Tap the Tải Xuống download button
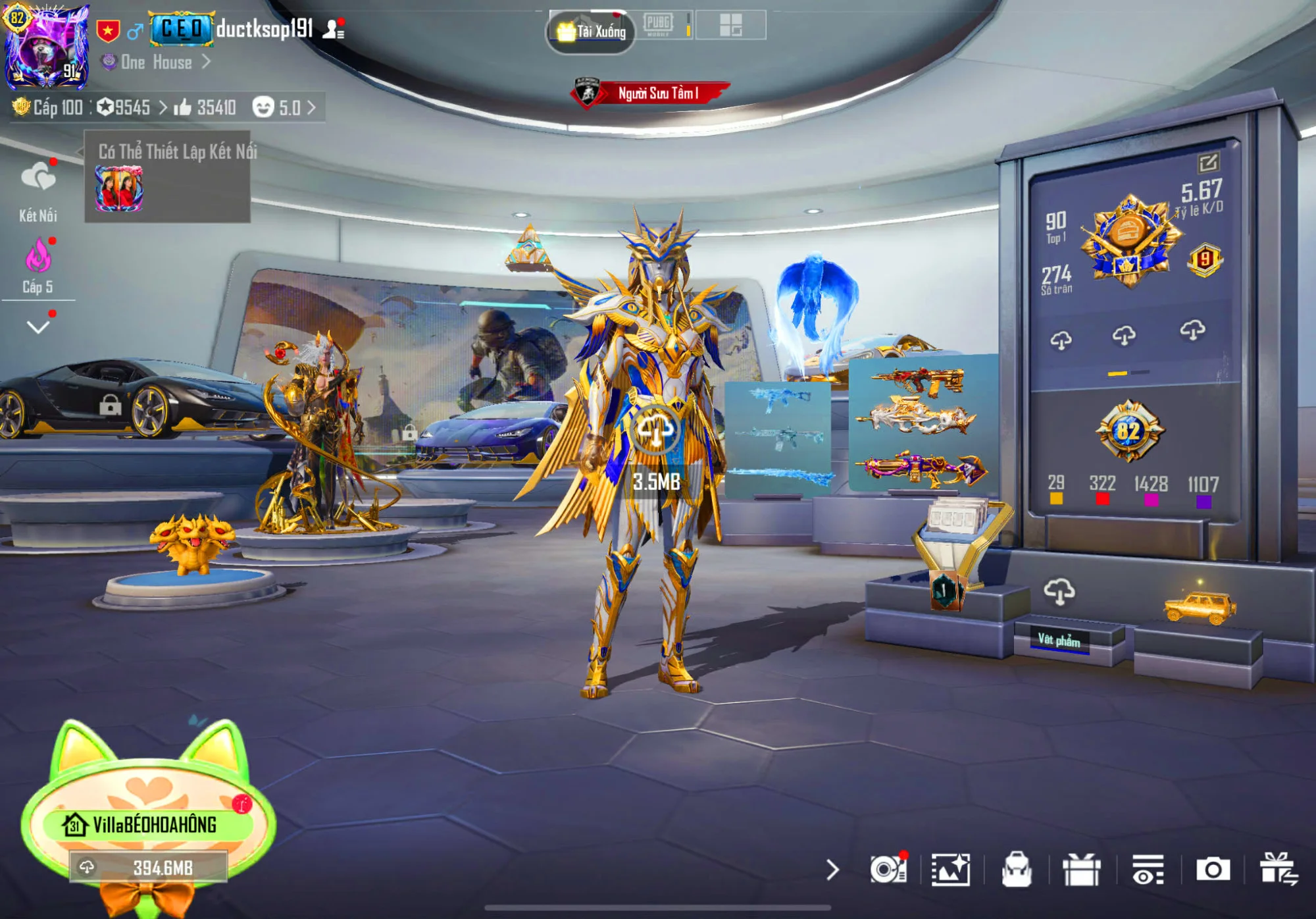 591,31
